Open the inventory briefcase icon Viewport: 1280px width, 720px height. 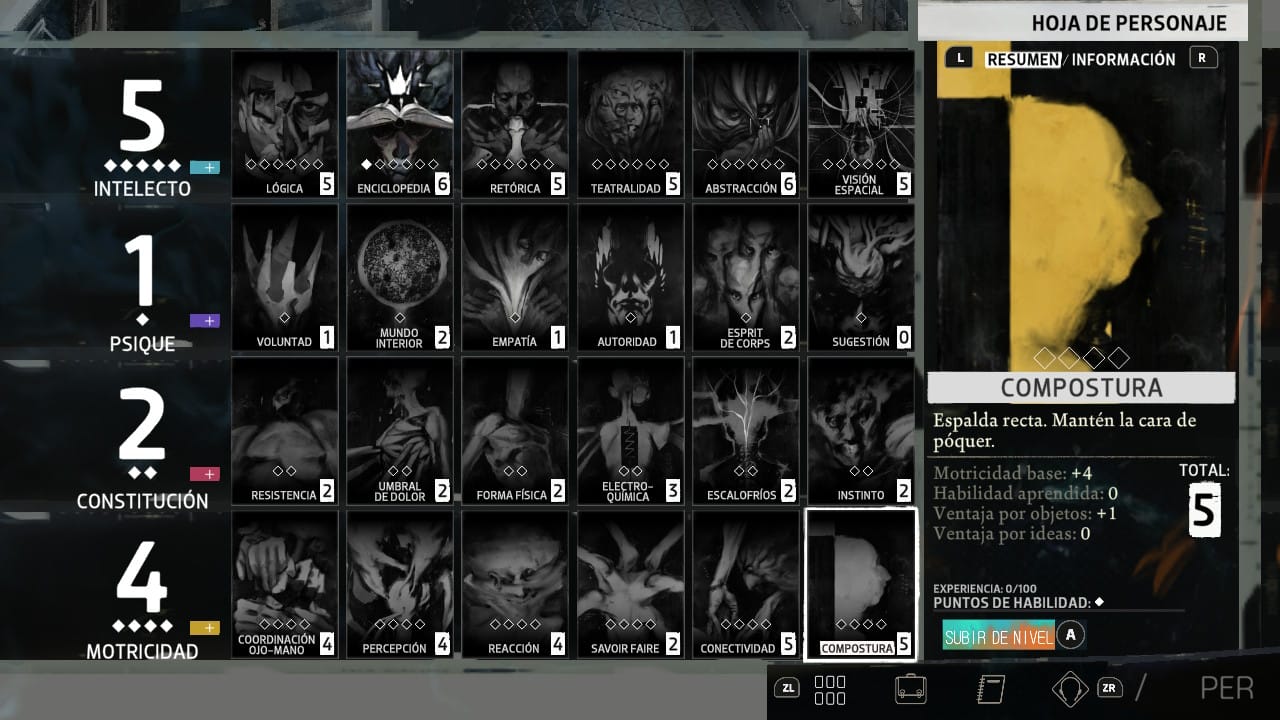(910, 688)
